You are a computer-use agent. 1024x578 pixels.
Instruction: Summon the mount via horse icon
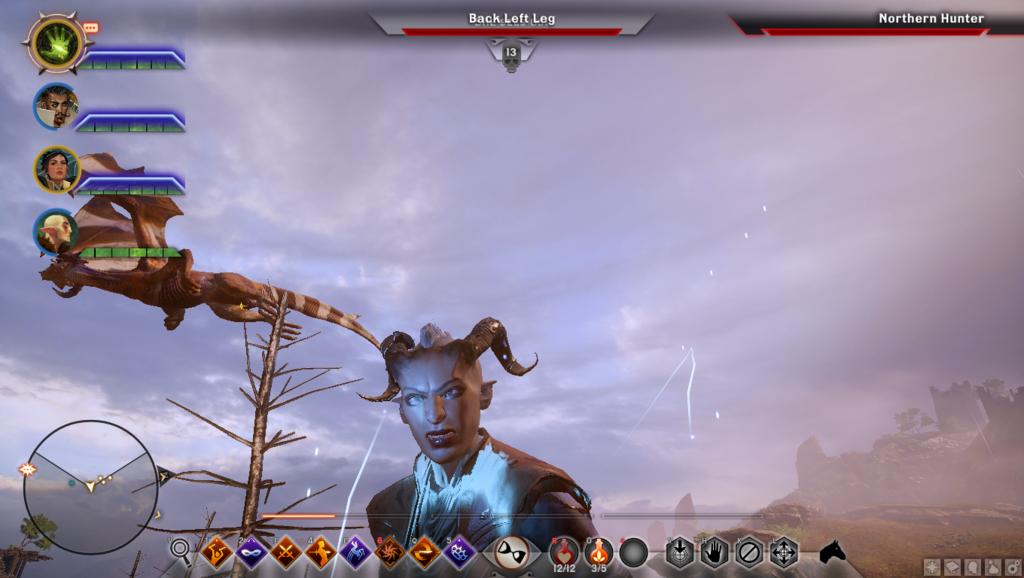(832, 551)
